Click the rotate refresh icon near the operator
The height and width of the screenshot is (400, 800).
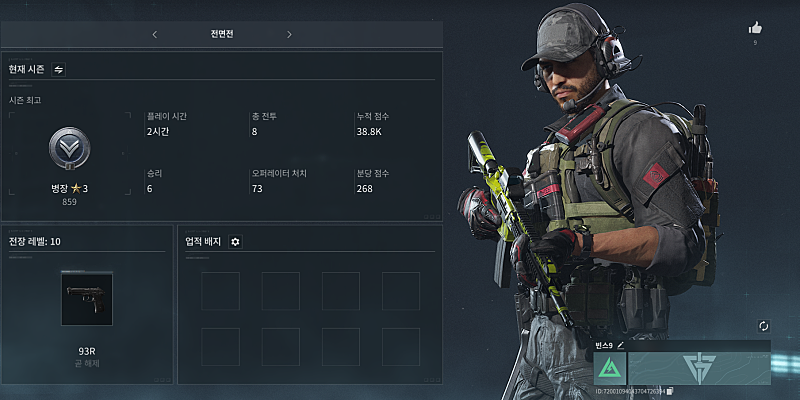pyautogui.click(x=762, y=326)
